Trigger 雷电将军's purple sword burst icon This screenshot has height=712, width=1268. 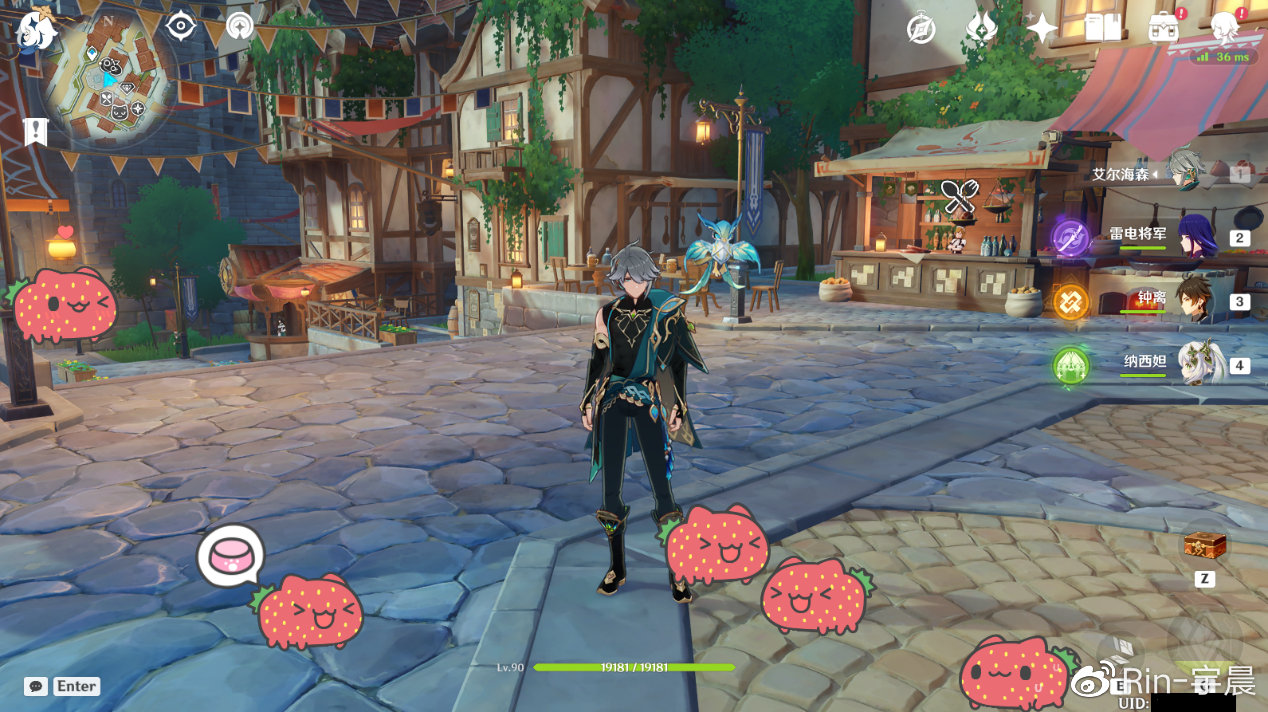point(1071,238)
